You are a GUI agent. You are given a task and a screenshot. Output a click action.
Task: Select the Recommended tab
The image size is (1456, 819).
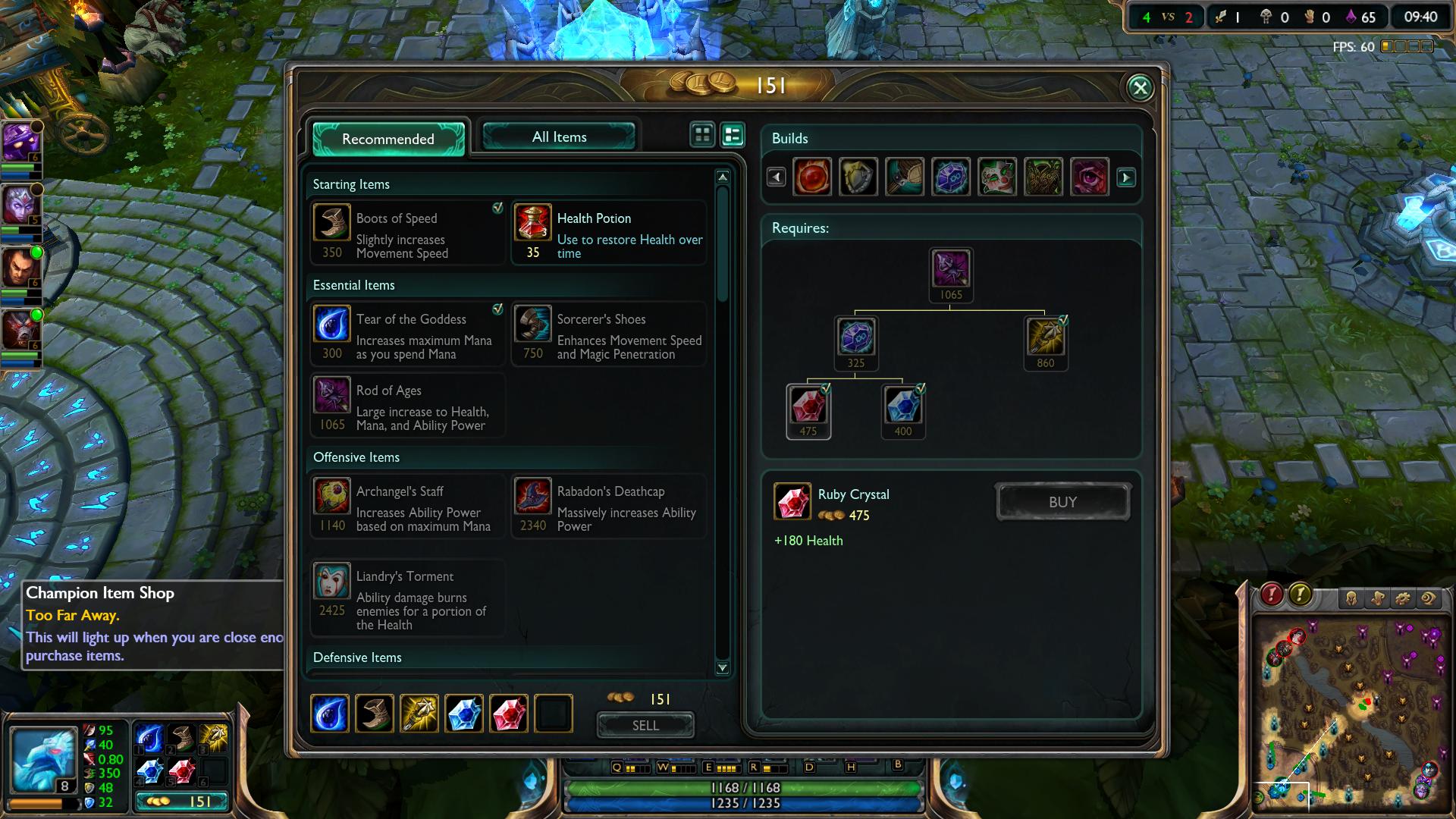tap(388, 139)
